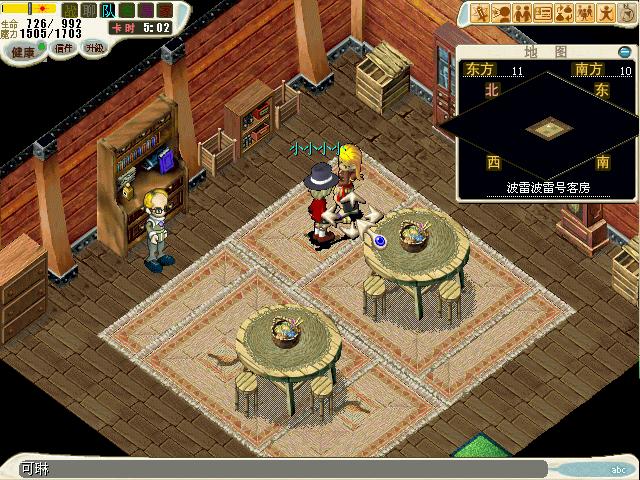The image size is (640, 480).
Task: Click the chat input bar
Action: pyautogui.click(x=280, y=468)
